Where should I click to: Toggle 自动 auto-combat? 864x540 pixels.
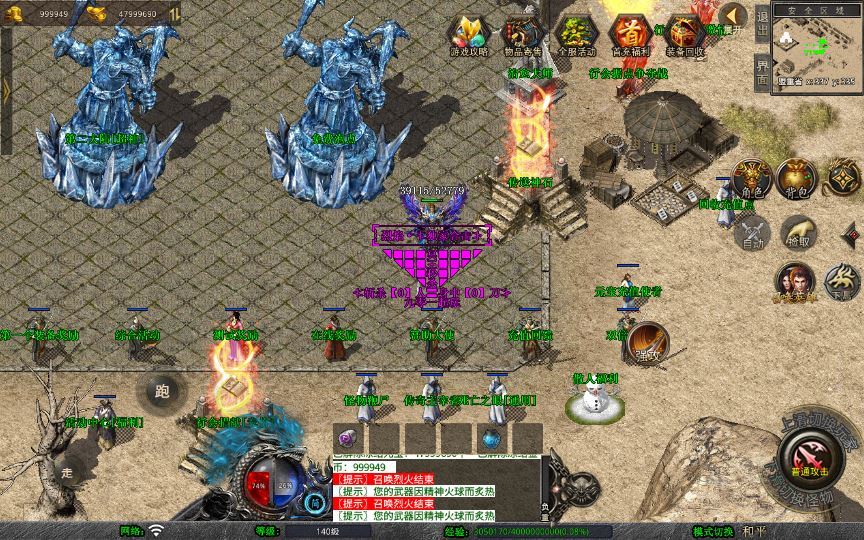tap(753, 234)
